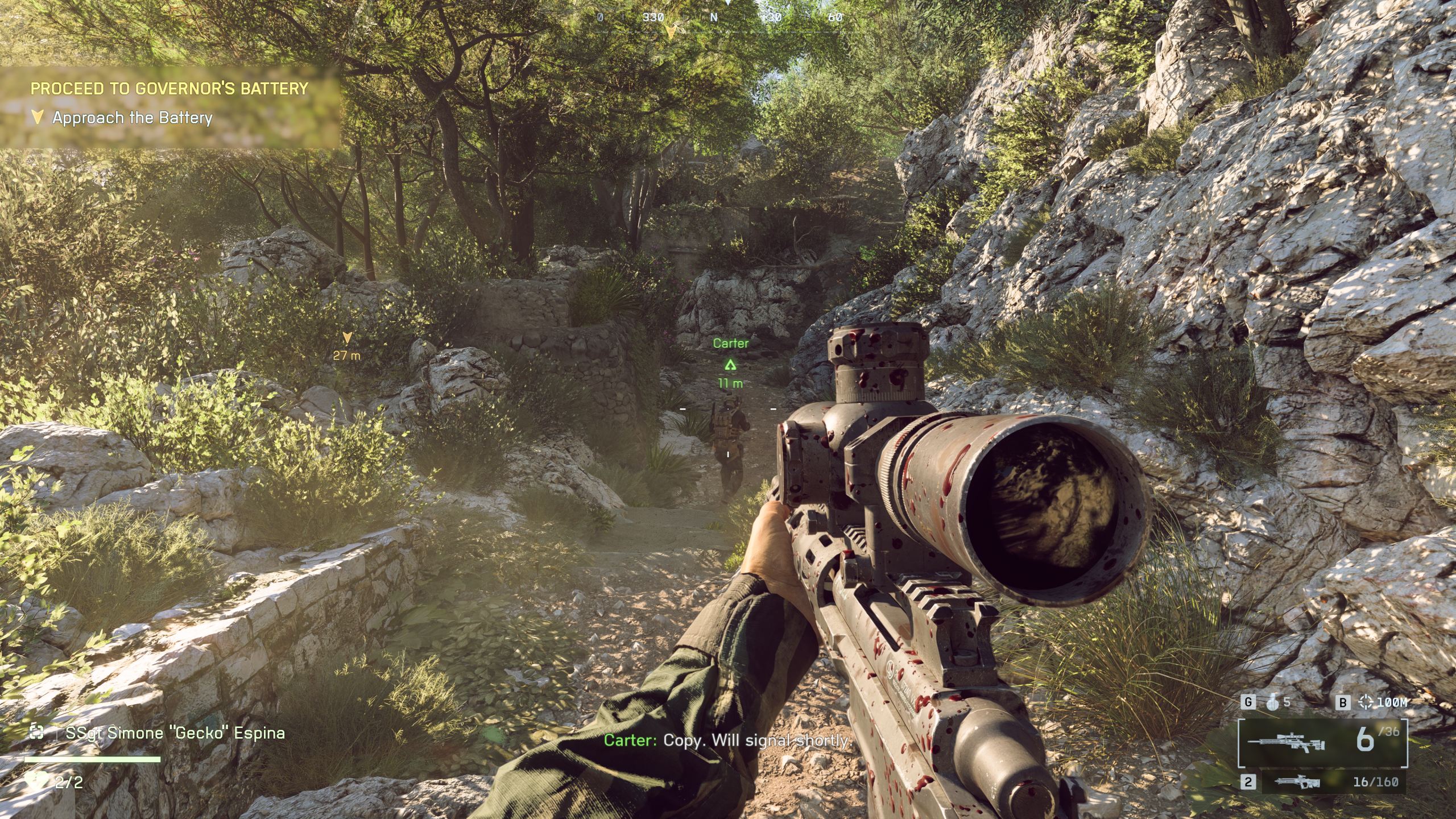Image resolution: width=1456 pixels, height=819 pixels.
Task: Click the squad icon beside SSgt Espina's name
Action: click(37, 732)
